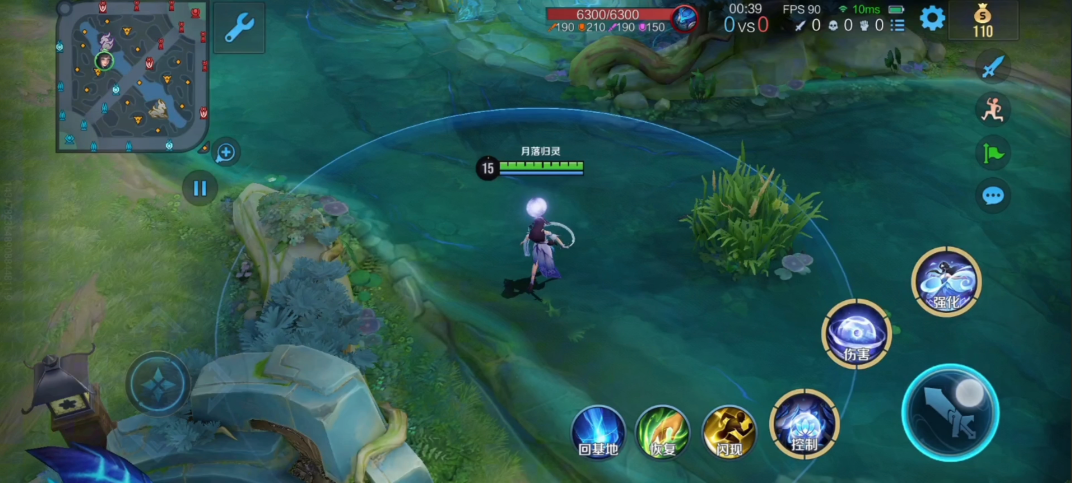Pause the game with the pause button
The image size is (1072, 483).
click(x=200, y=188)
